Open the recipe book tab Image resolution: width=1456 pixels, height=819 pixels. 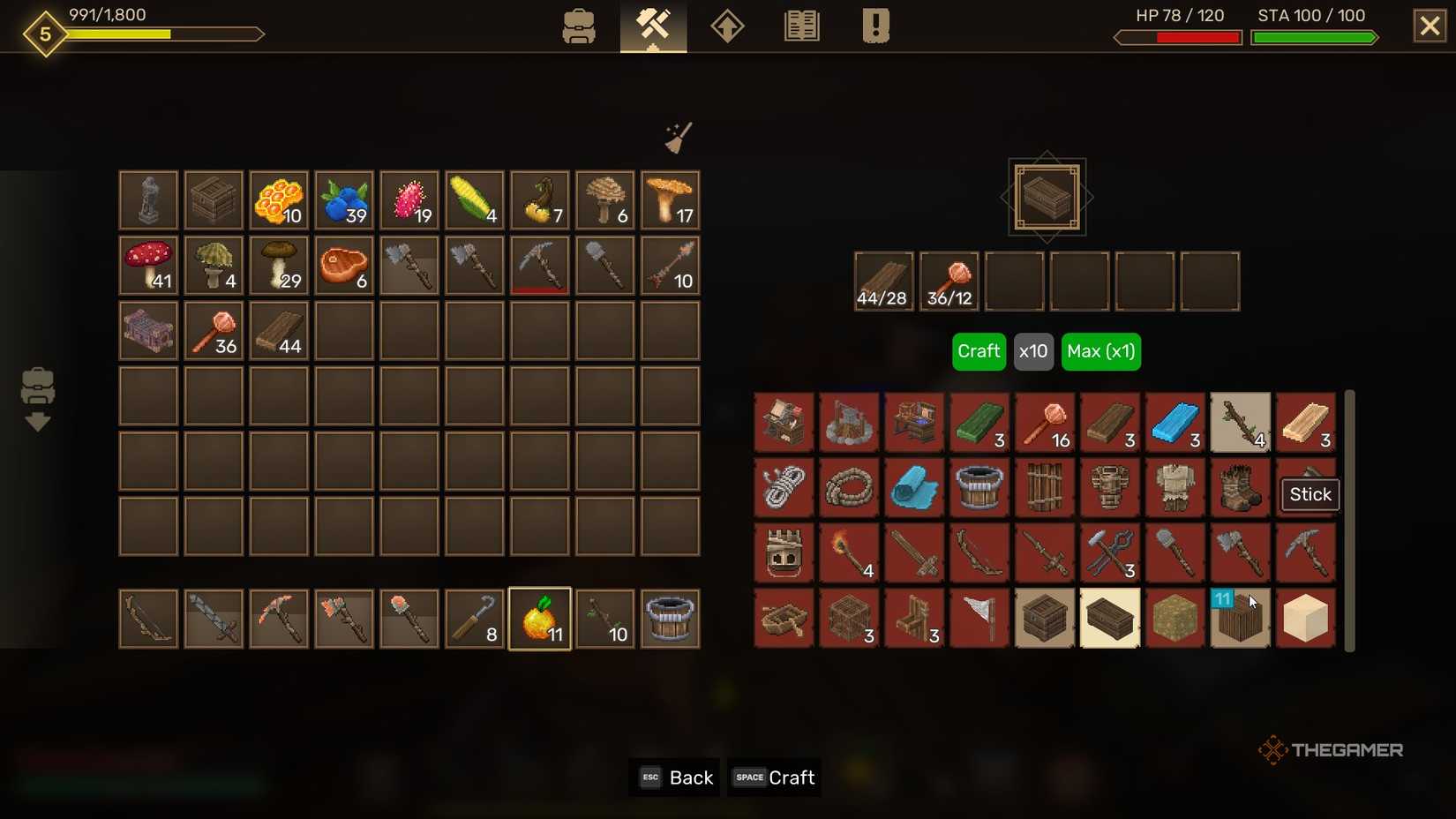tap(801, 26)
